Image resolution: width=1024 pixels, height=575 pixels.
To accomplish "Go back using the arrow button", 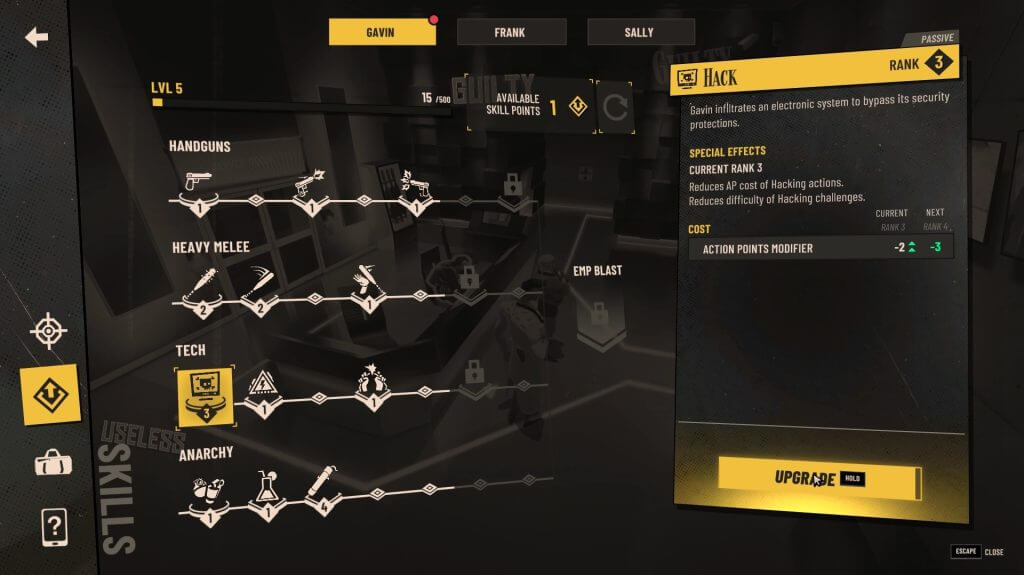I will click(x=37, y=38).
